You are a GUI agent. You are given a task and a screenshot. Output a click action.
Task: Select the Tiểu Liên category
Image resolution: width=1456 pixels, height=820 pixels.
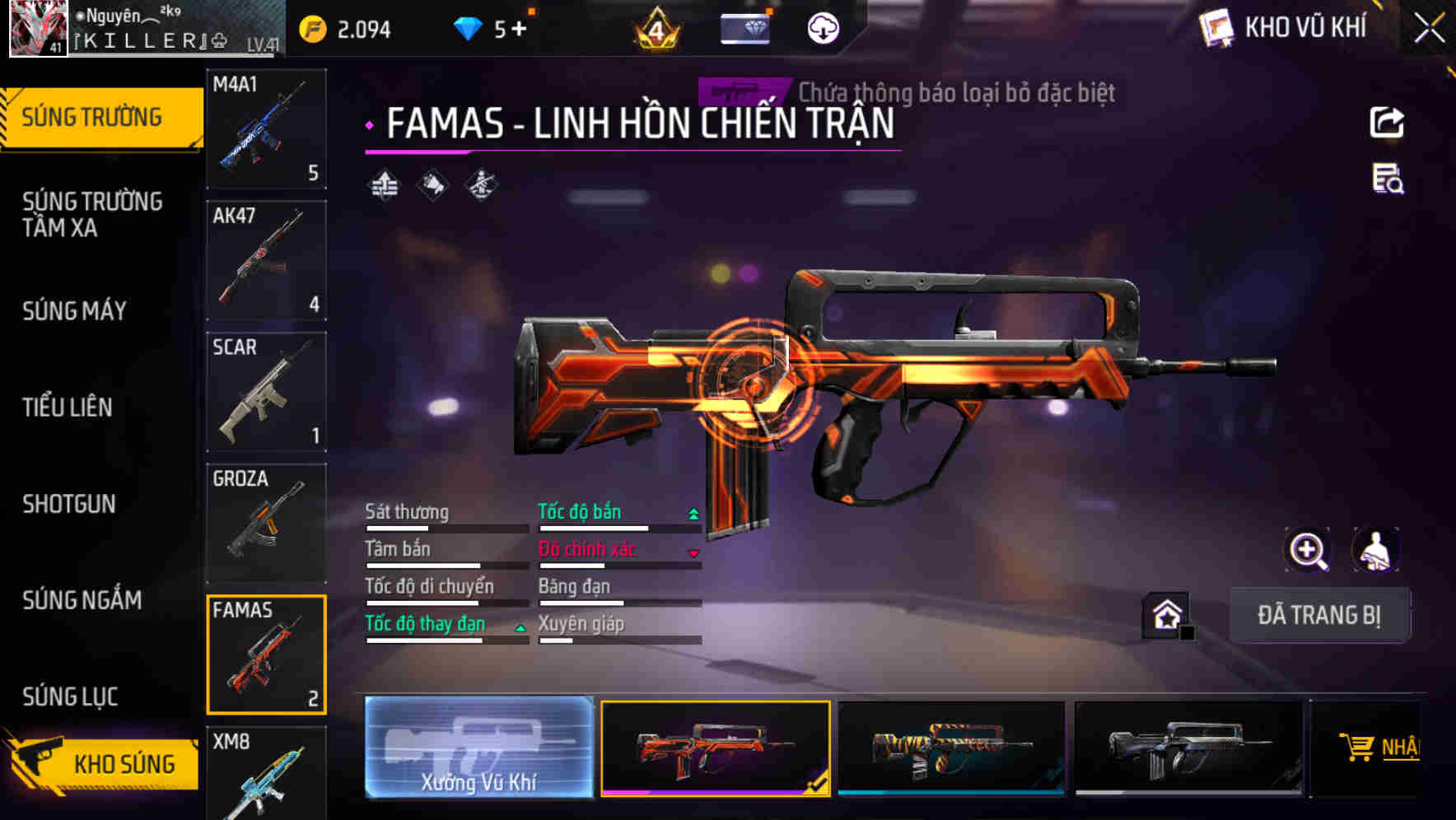[68, 407]
